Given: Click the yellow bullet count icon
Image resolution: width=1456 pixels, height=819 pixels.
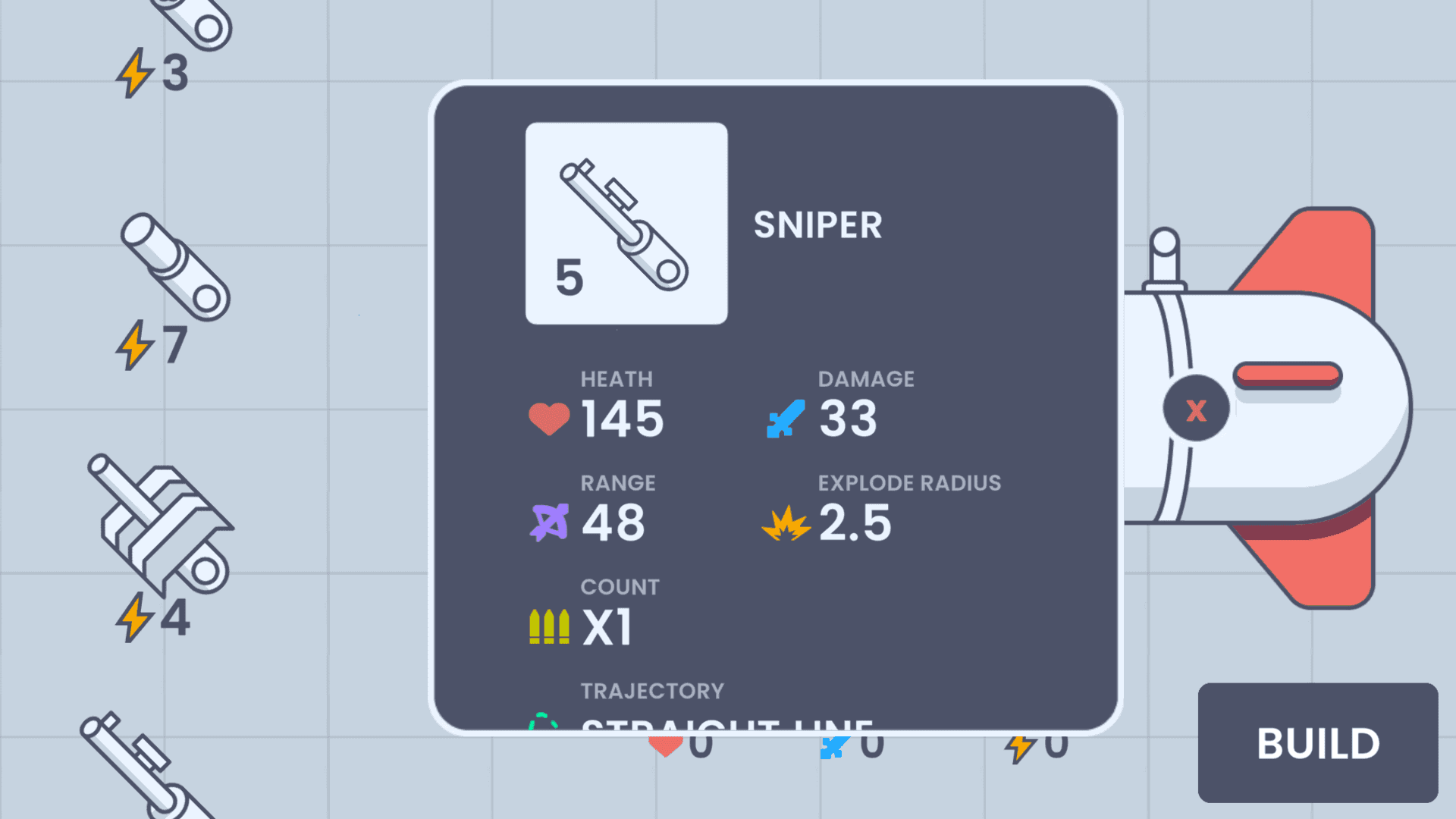Looking at the screenshot, I should 548,625.
